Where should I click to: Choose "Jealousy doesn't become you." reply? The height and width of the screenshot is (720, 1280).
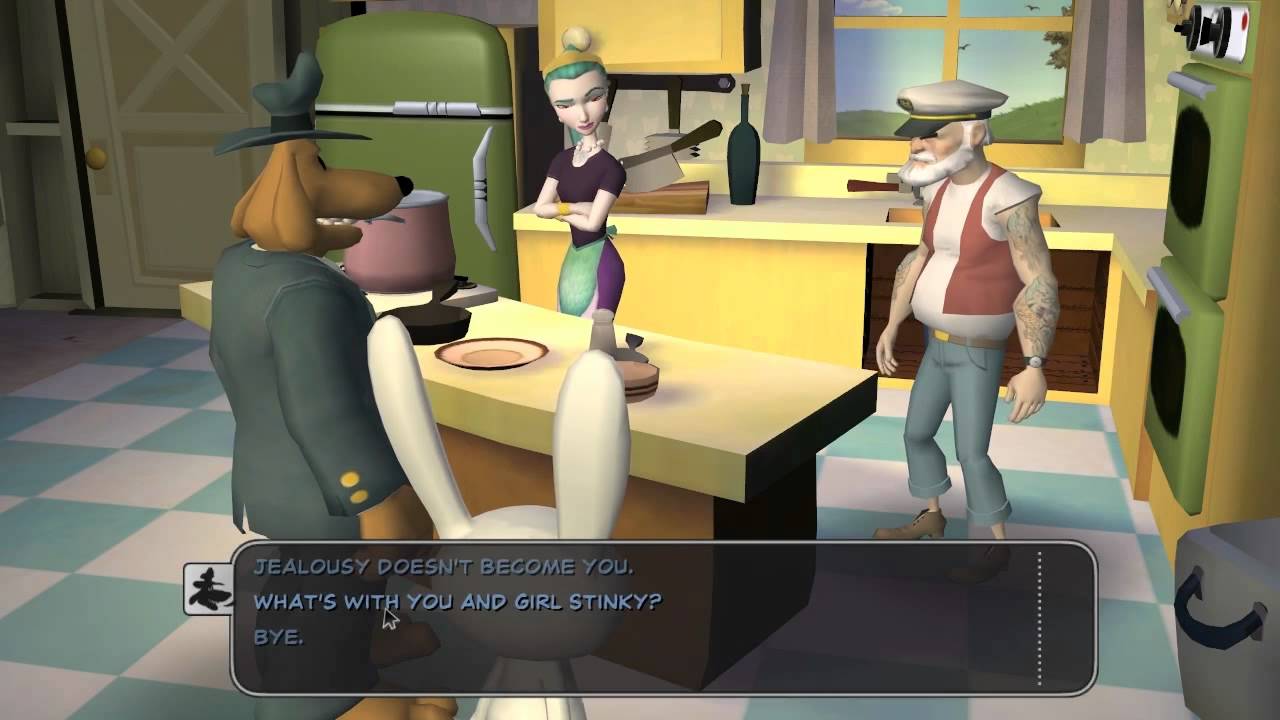[x=443, y=567]
